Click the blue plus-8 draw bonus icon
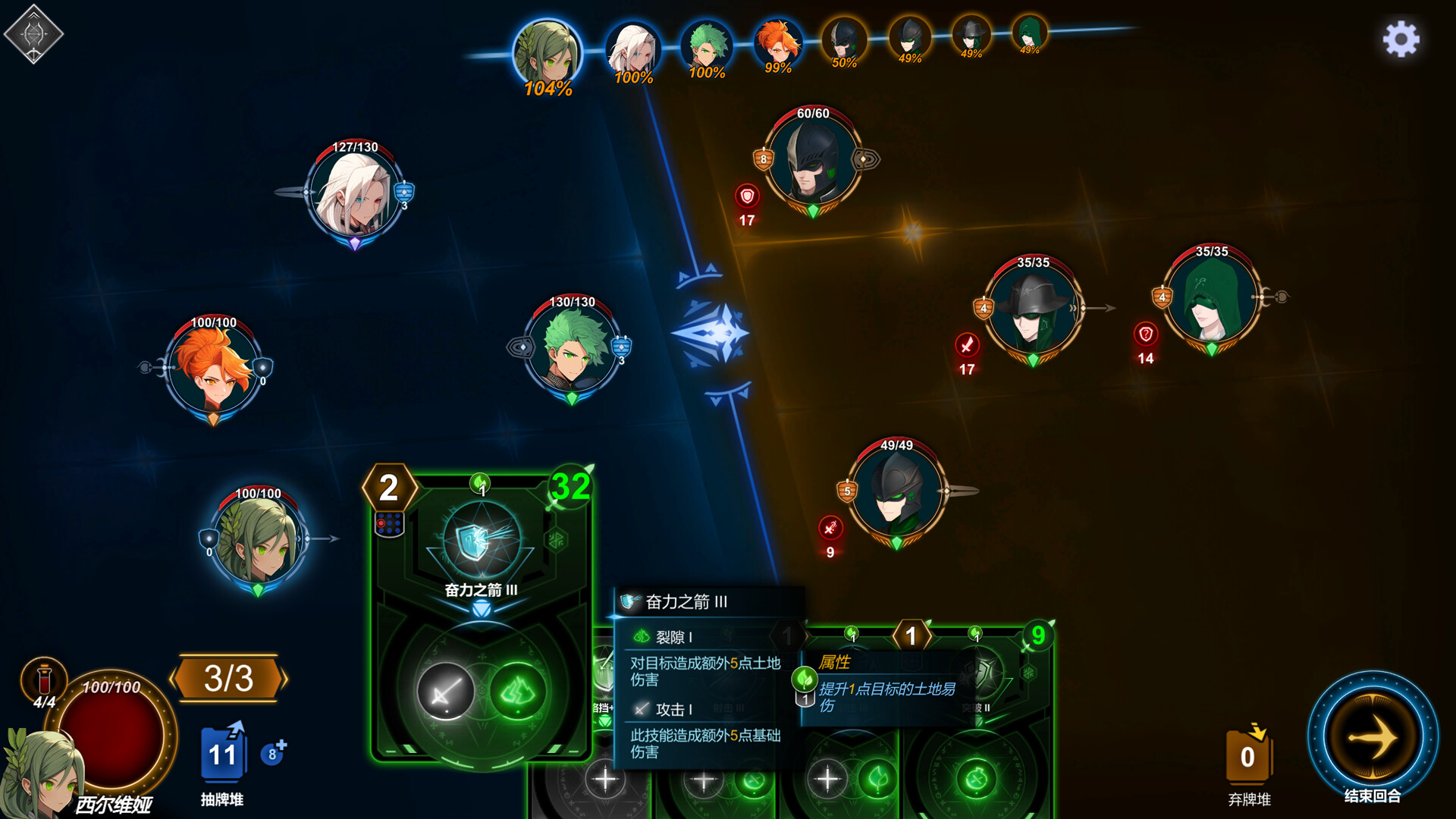The height and width of the screenshot is (819, 1456). [273, 753]
